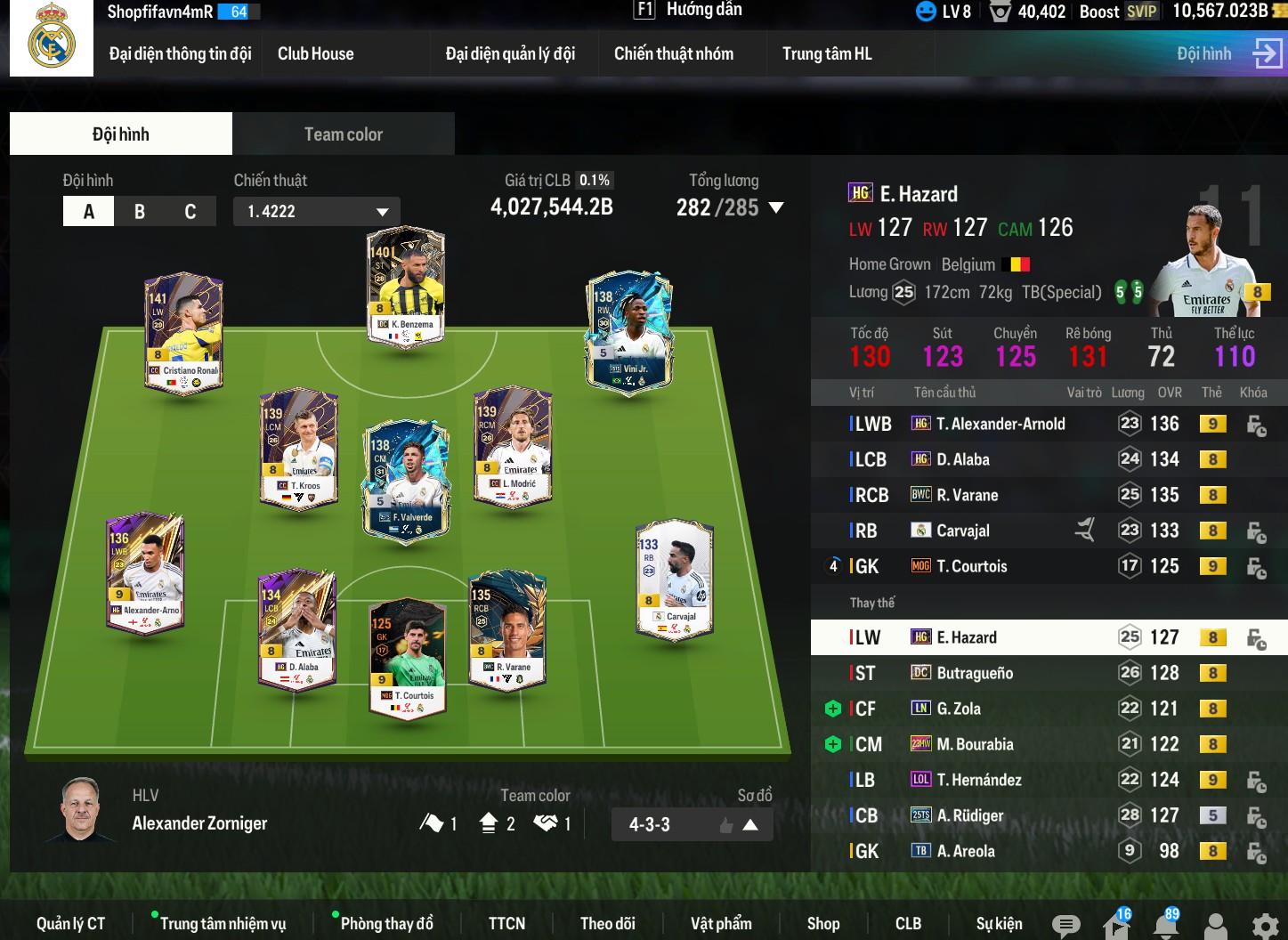The image size is (1288, 940).
Task: Open the notifications bell icon
Action: 1165,925
